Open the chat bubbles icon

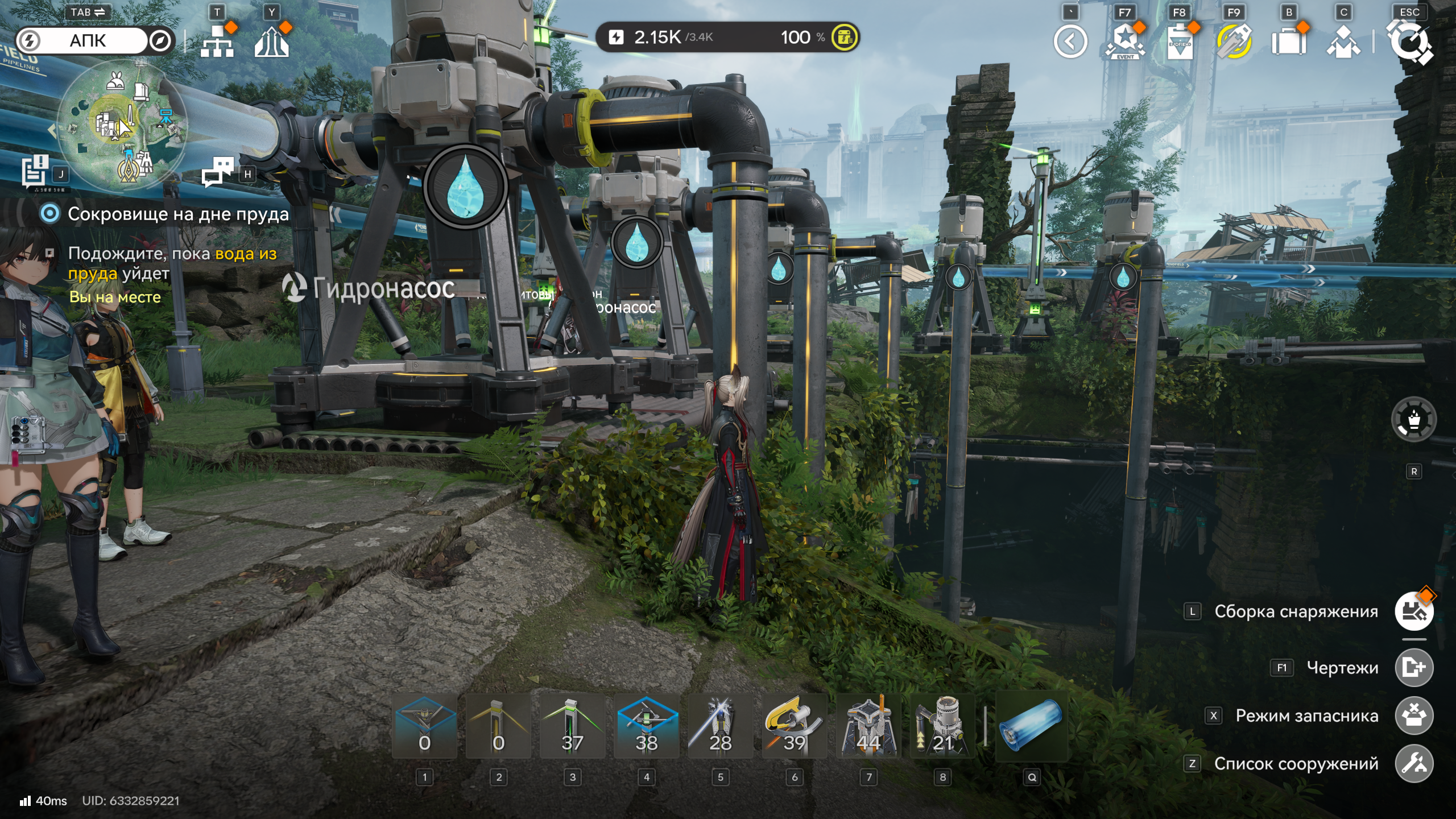pyautogui.click(x=218, y=172)
